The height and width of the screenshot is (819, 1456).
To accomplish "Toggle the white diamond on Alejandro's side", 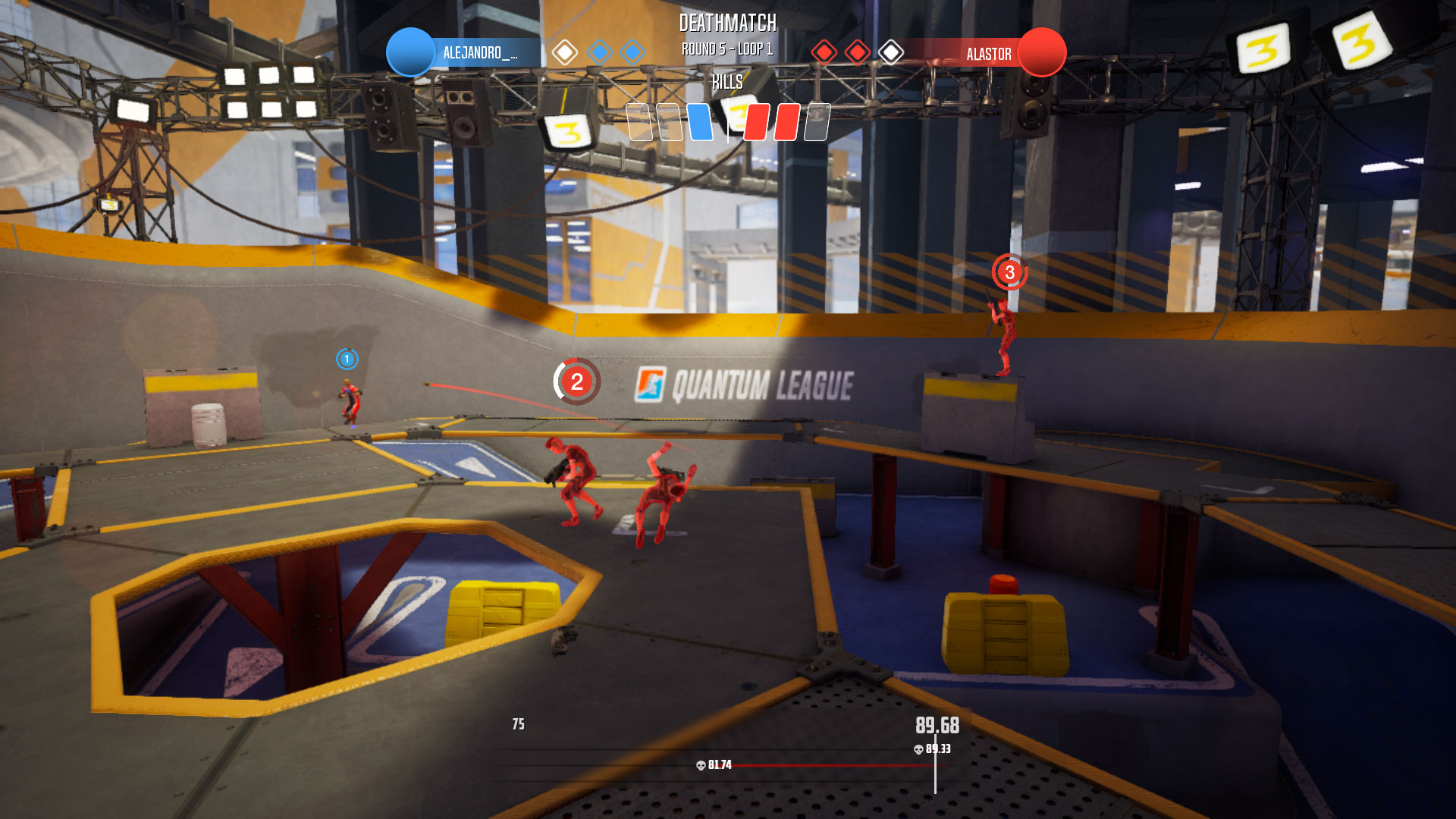I will [x=564, y=52].
